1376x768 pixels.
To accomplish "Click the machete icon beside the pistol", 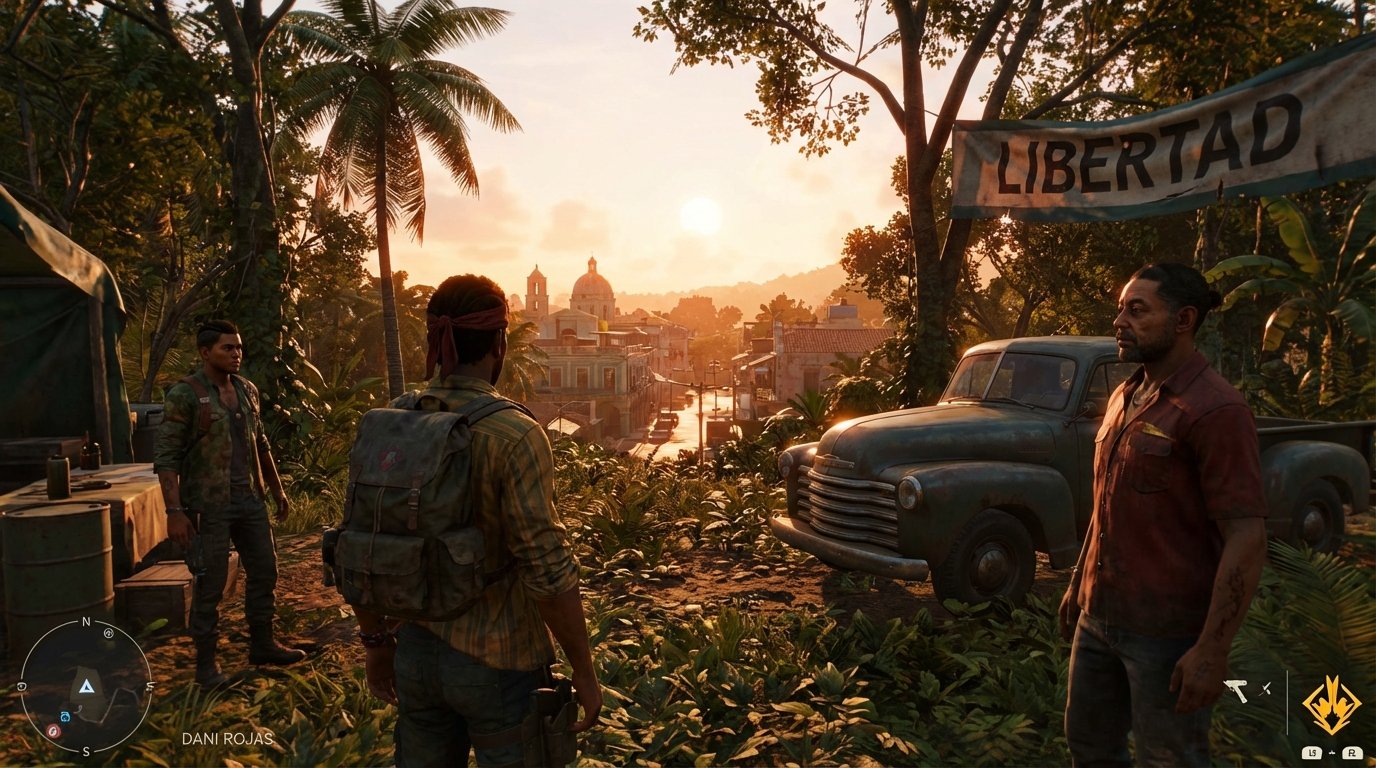I will click(1264, 689).
